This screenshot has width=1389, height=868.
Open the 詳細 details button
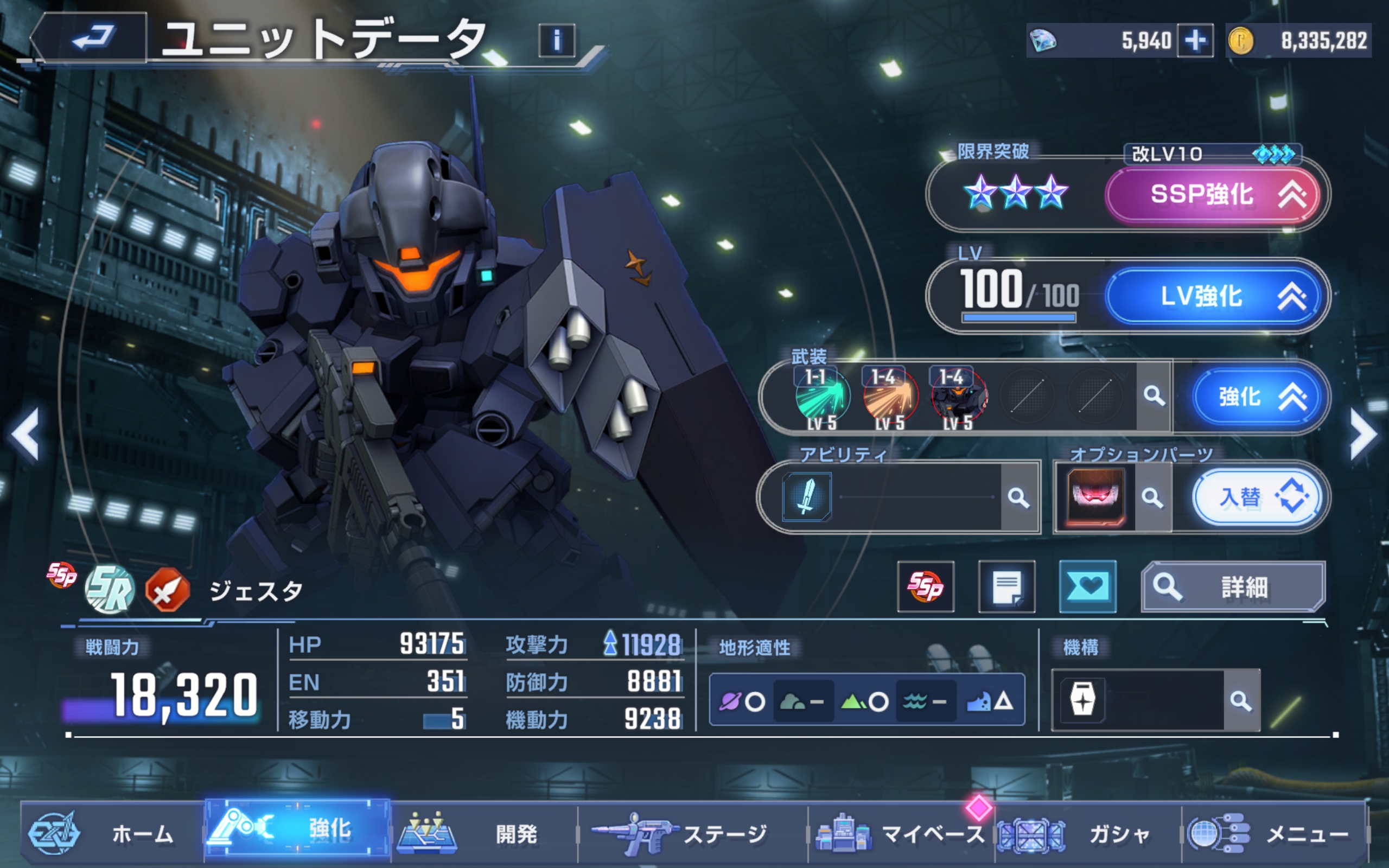[x=1233, y=586]
